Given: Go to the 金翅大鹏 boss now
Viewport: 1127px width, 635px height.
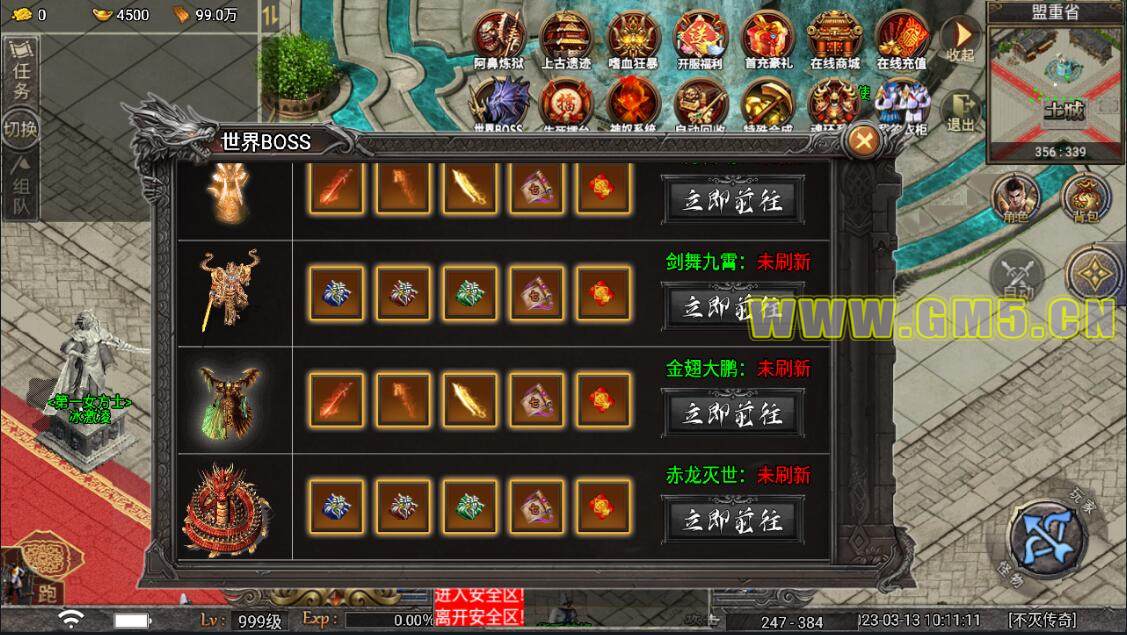Looking at the screenshot, I should click(732, 412).
